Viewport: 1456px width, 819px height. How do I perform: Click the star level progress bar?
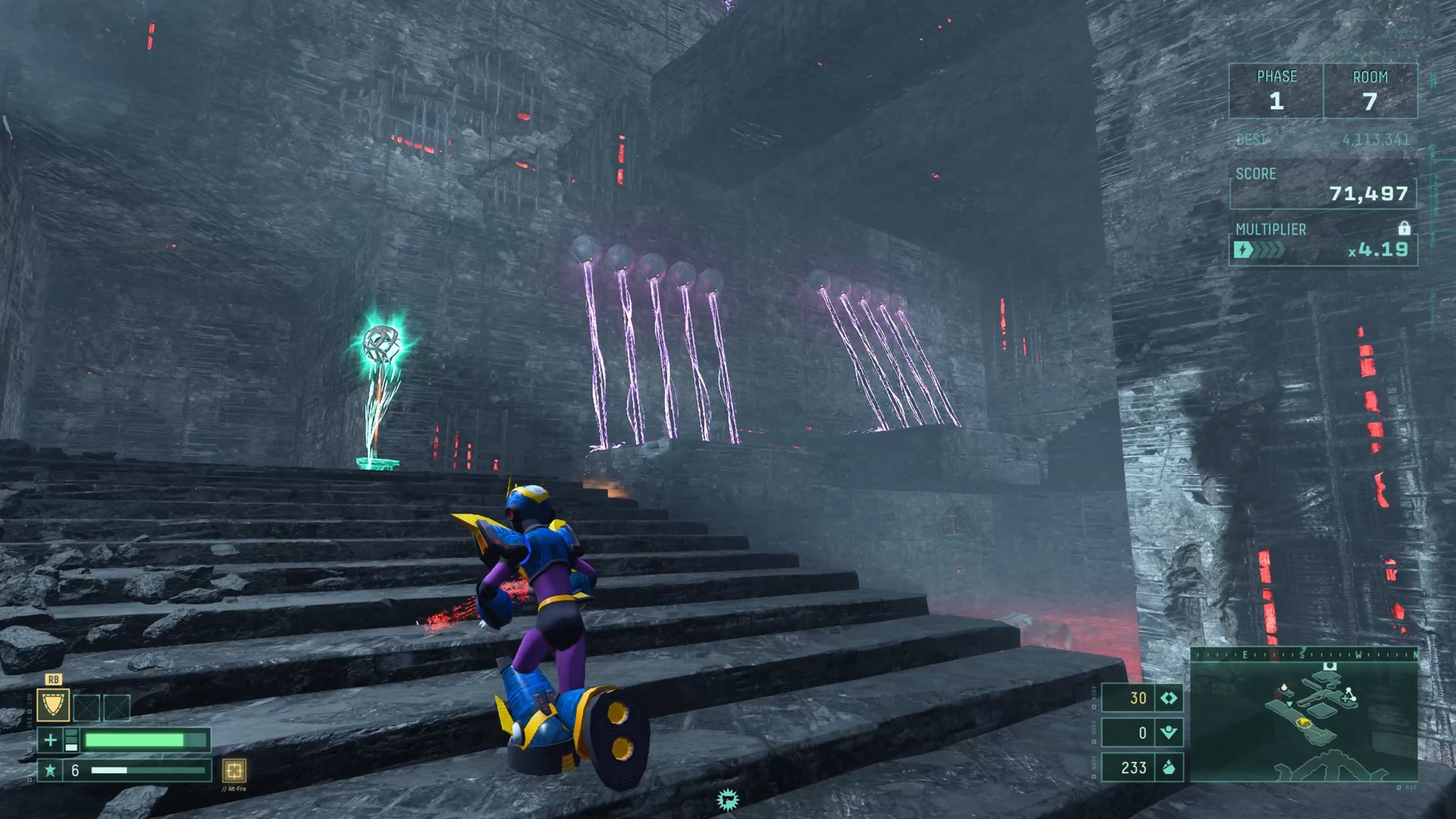[148, 772]
